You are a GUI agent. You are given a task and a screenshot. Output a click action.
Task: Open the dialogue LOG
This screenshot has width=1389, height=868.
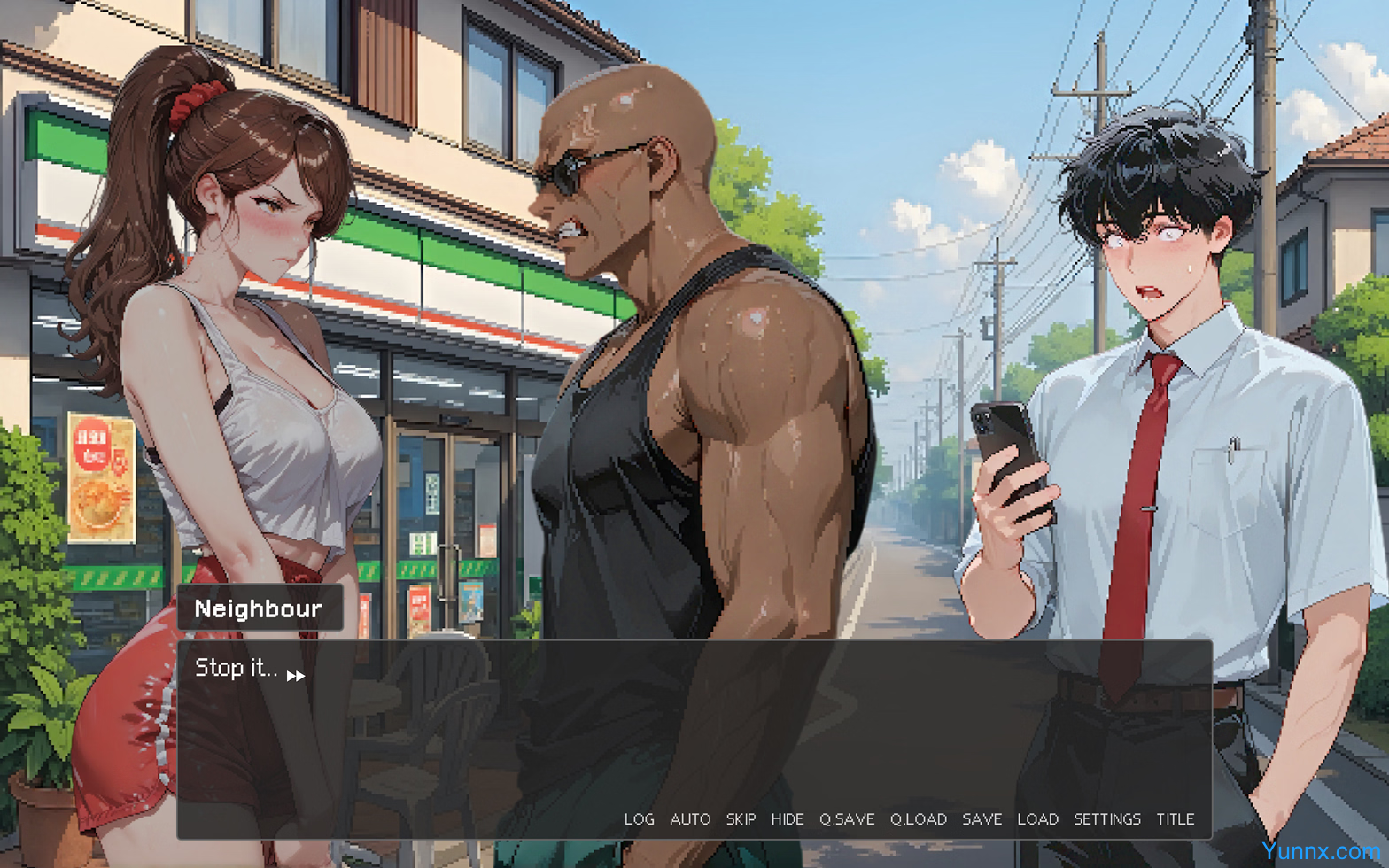click(639, 819)
